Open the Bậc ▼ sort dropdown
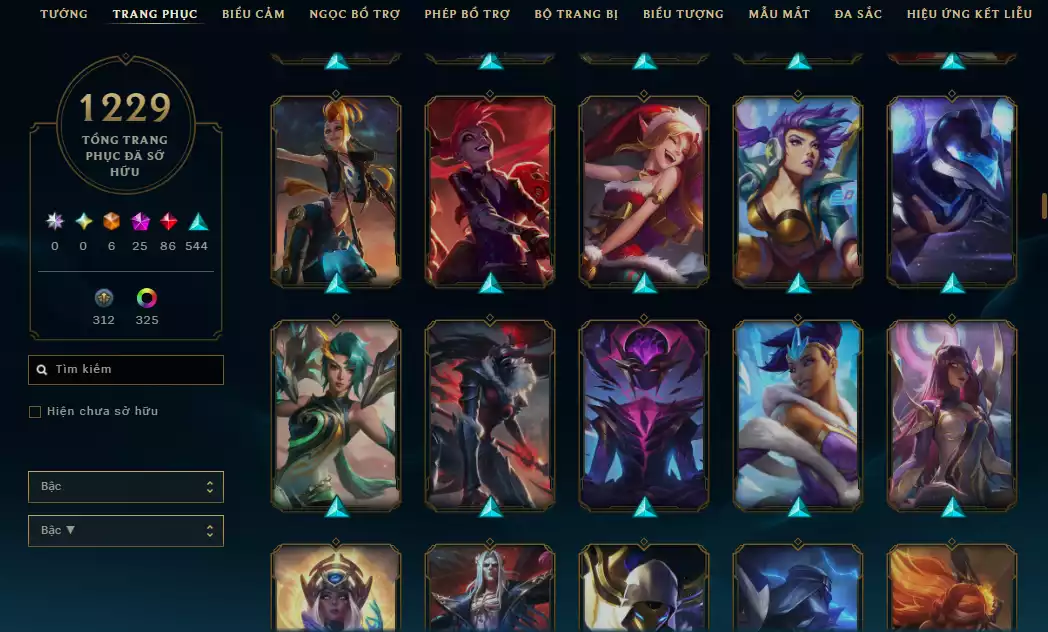This screenshot has height=632, width=1048. click(126, 531)
